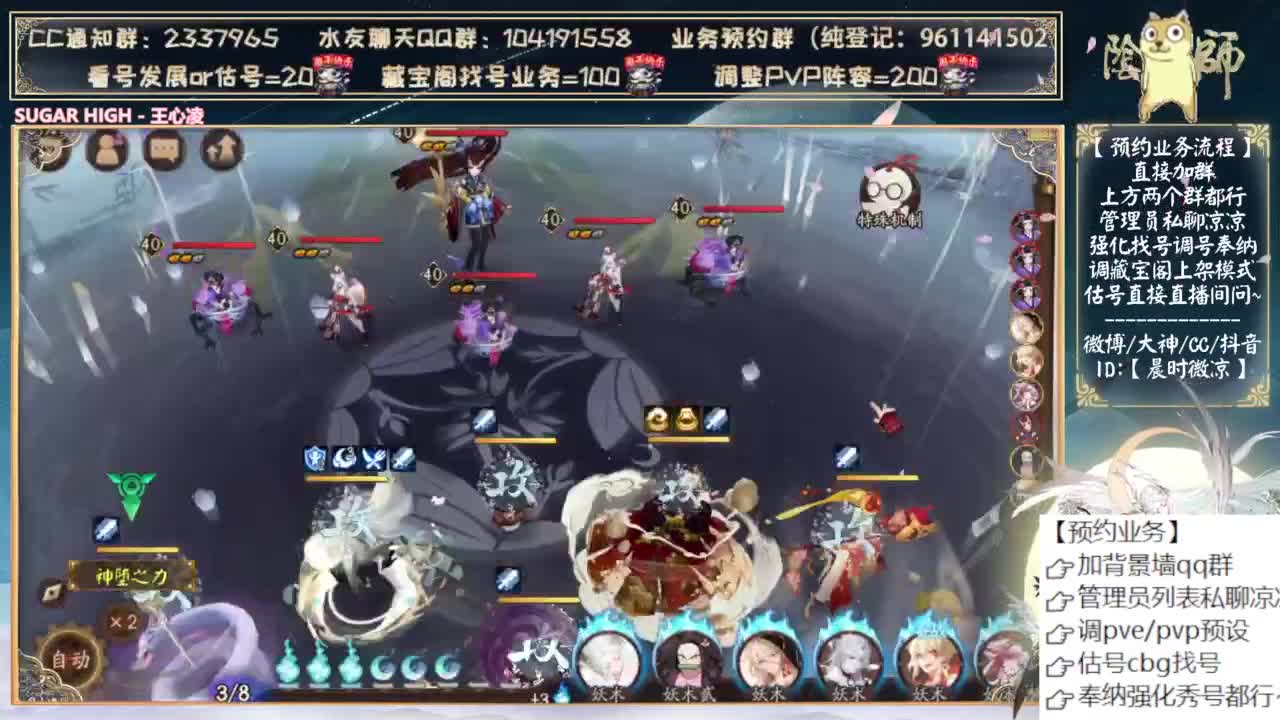The image size is (1280, 720).
Task: Select the shield buff icon above the boss
Action: coord(313,458)
